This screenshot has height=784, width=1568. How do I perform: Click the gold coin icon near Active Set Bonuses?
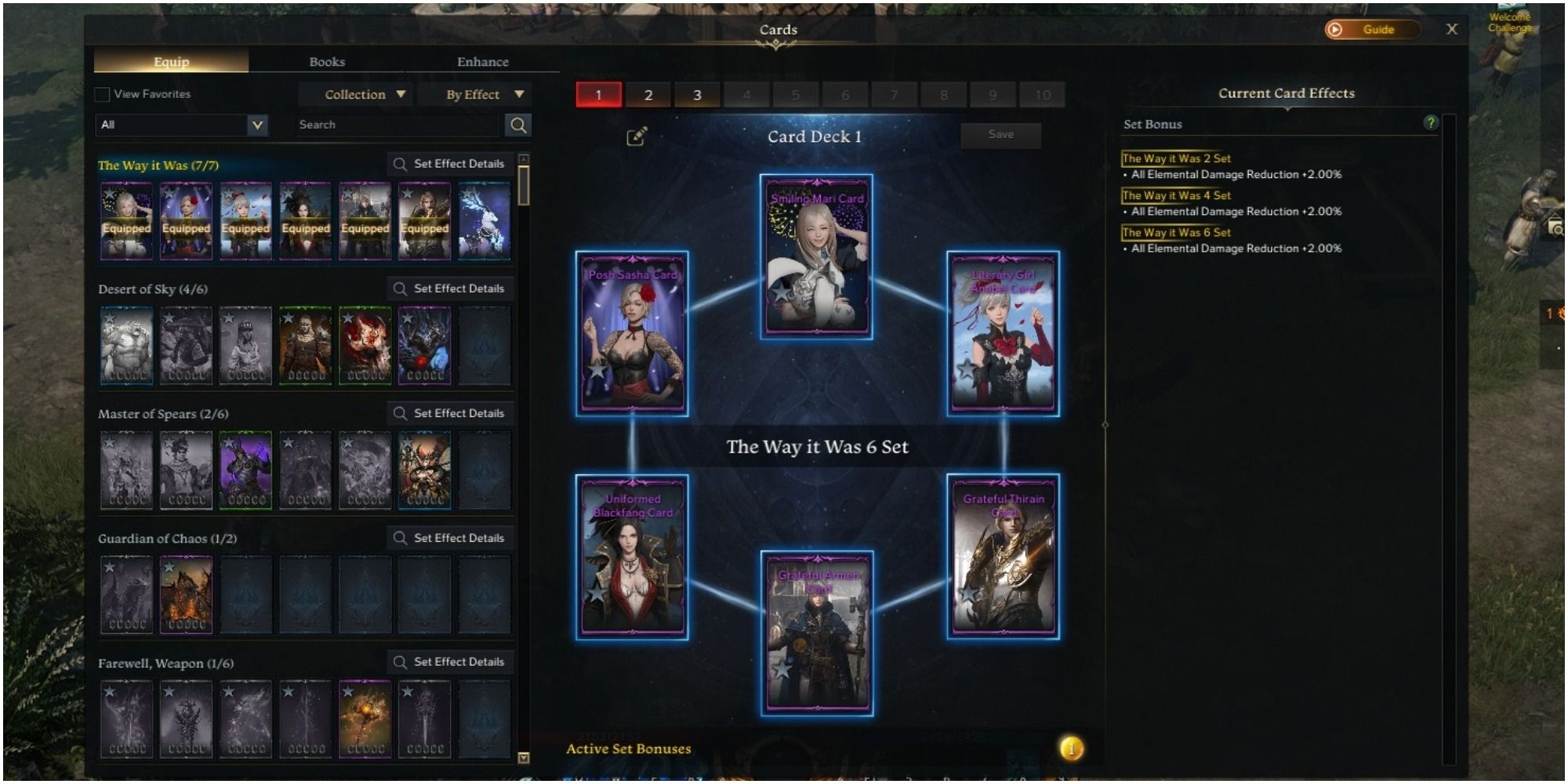pyautogui.click(x=1070, y=748)
